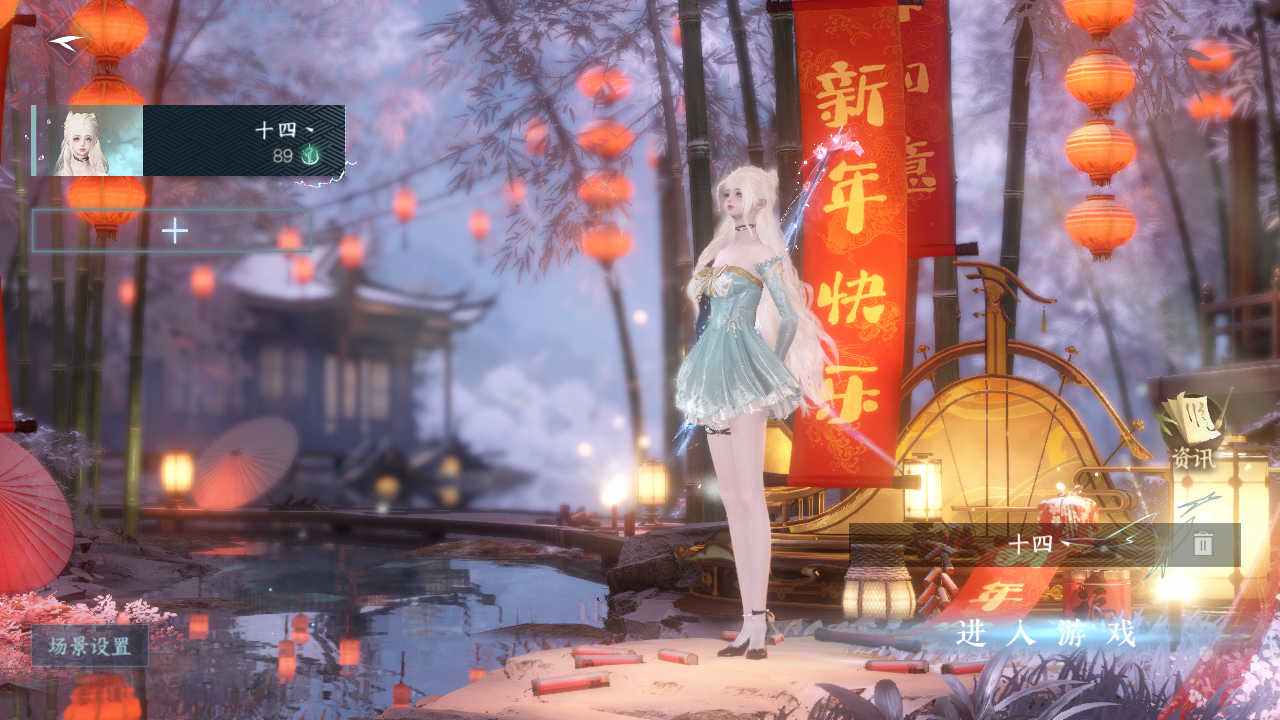Delete character with trash icon
Viewport: 1280px width, 720px height.
tap(1203, 543)
